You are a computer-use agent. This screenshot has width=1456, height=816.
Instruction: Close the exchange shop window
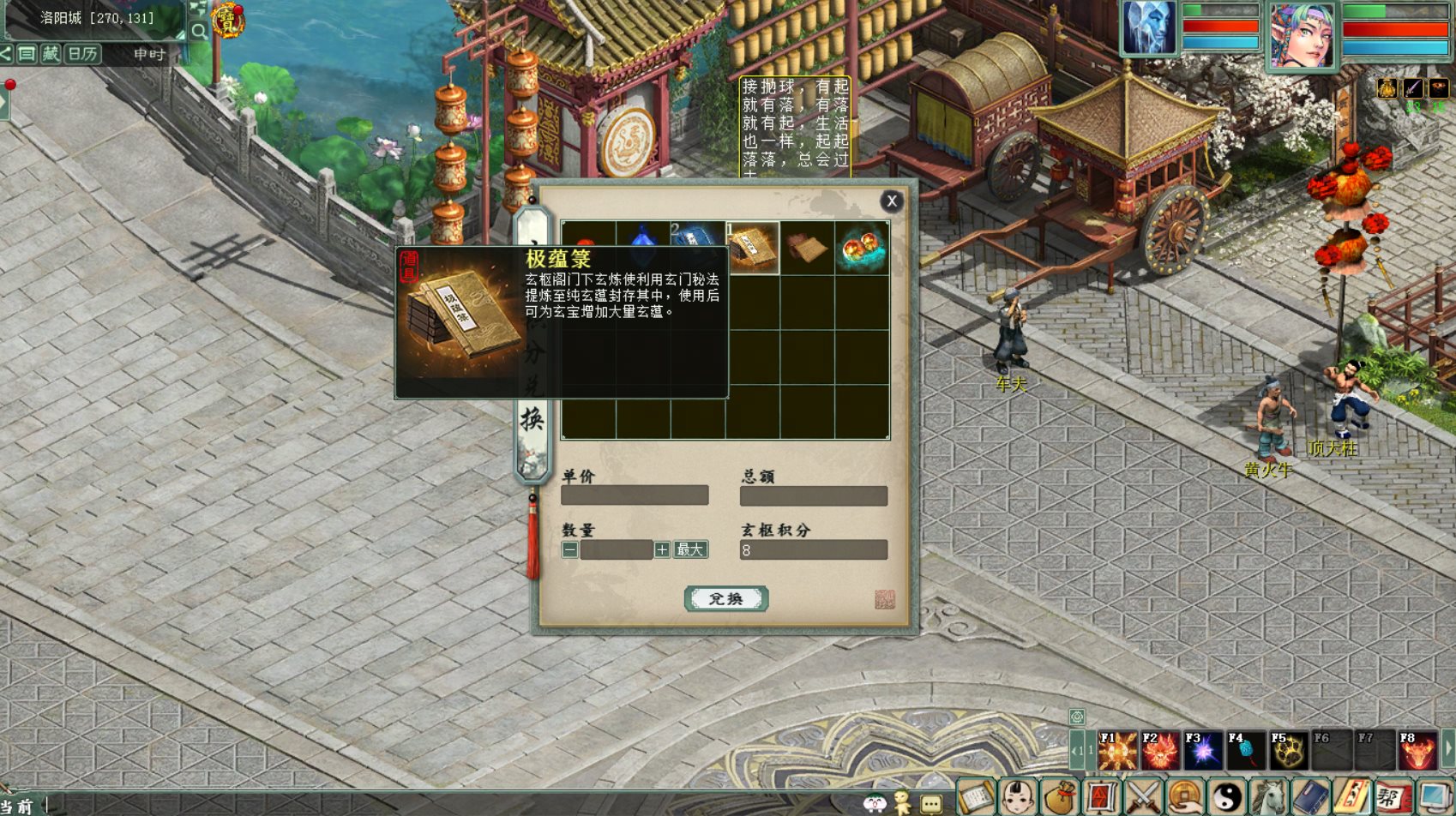pyautogui.click(x=892, y=201)
